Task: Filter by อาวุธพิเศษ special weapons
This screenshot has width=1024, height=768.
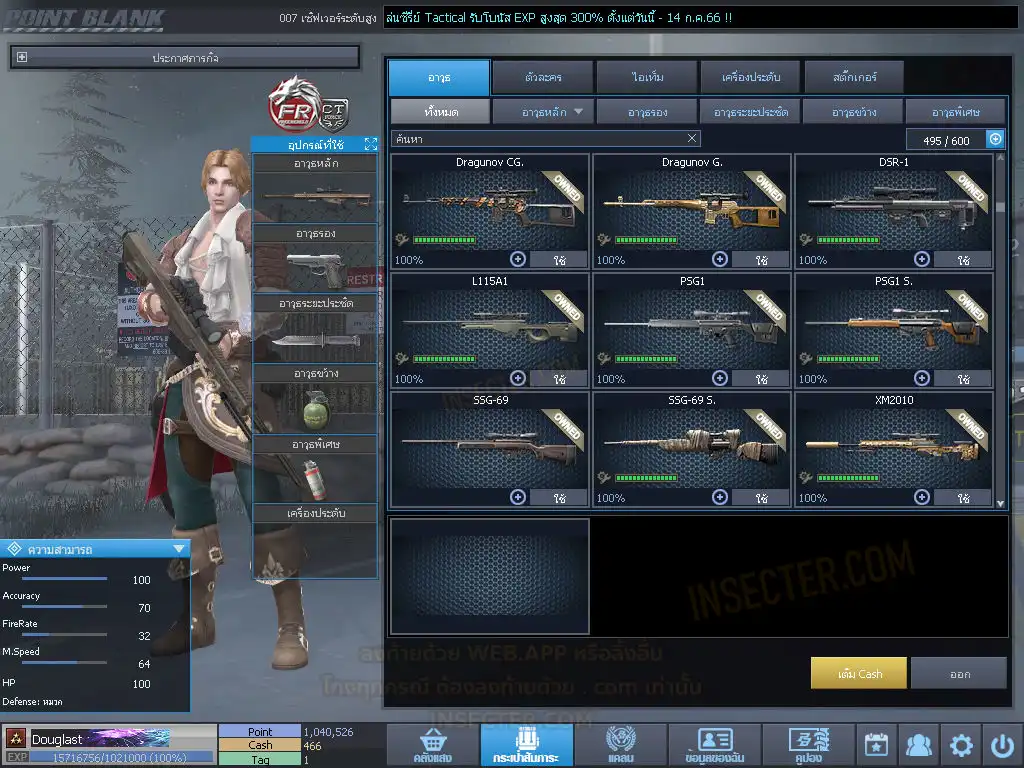Action: [955, 112]
